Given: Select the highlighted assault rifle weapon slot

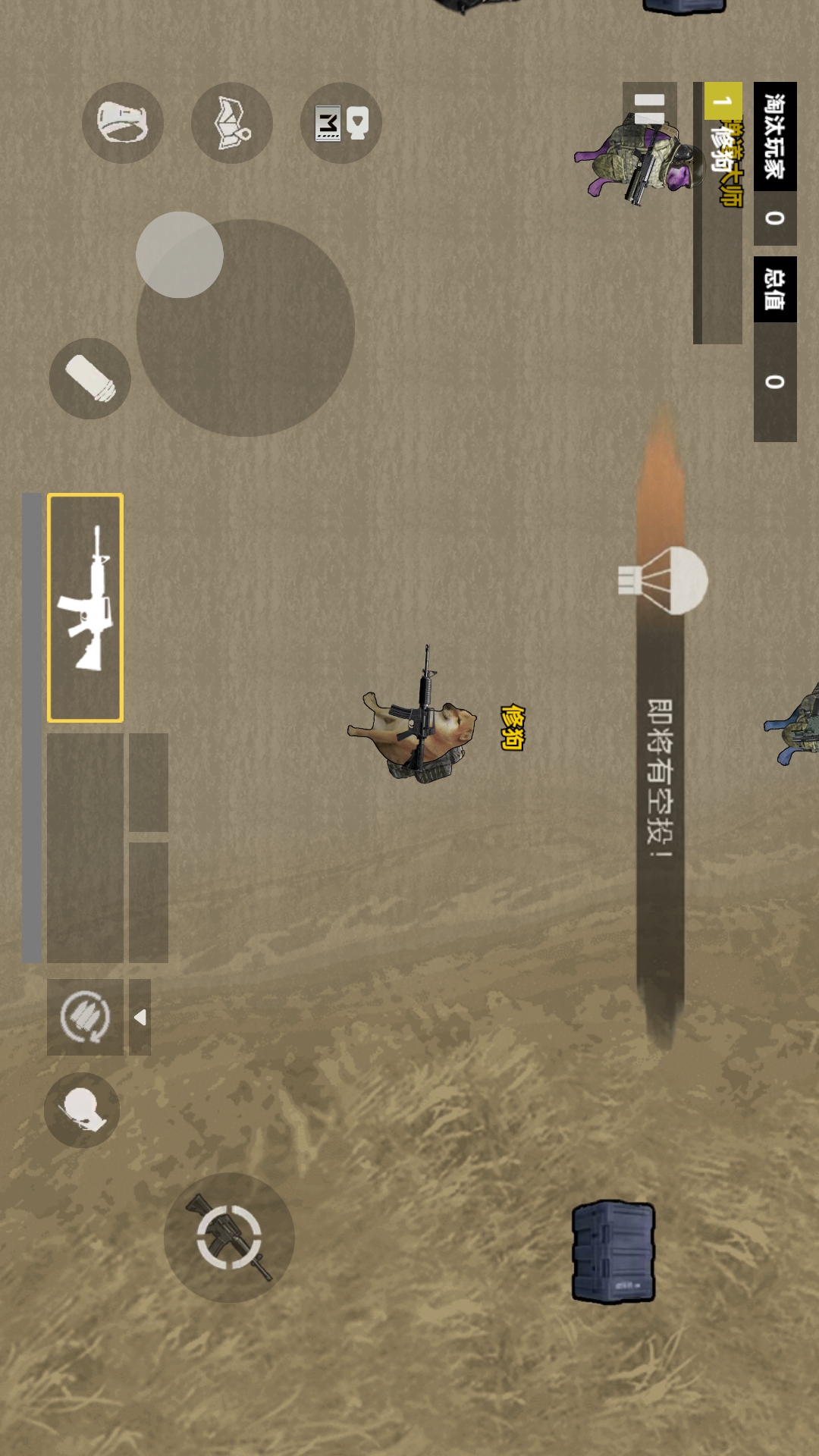Looking at the screenshot, I should click(86, 607).
